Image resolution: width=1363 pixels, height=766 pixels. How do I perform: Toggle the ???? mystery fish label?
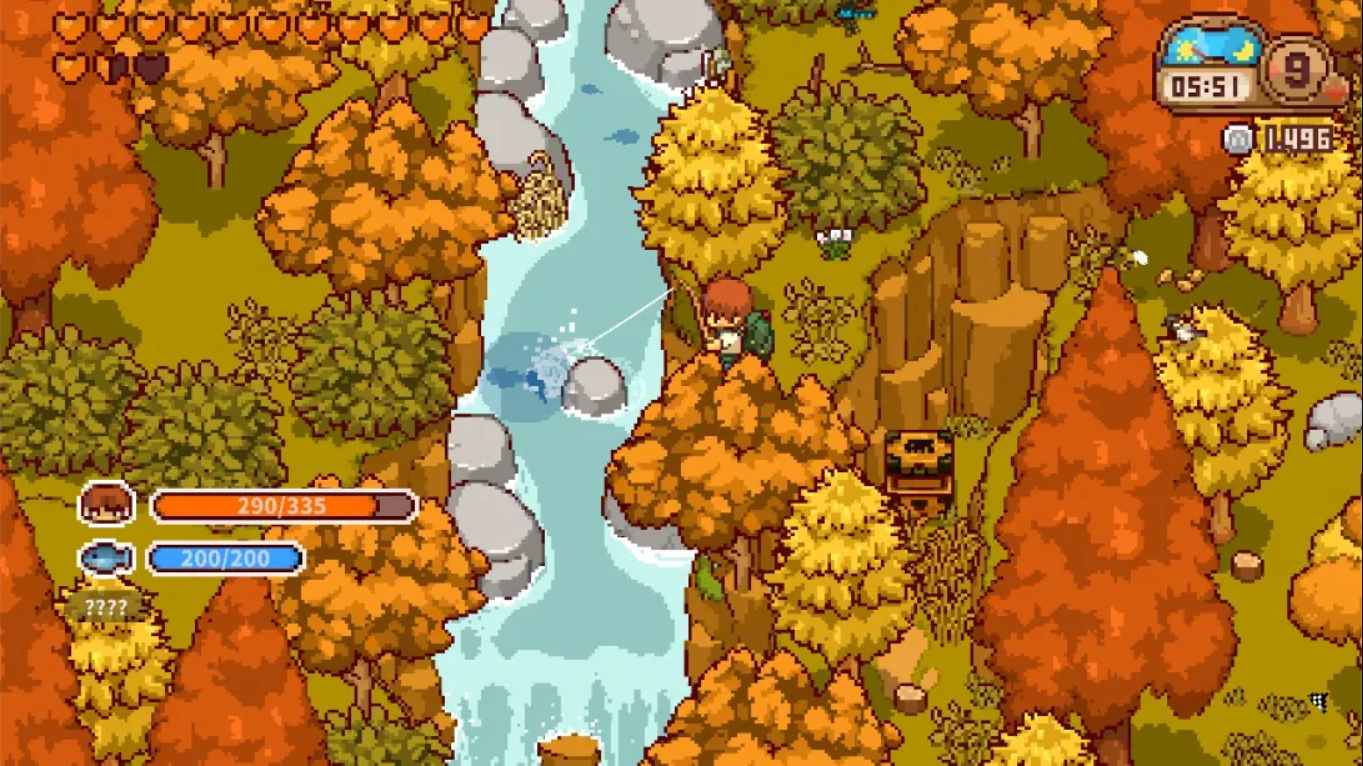(105, 604)
